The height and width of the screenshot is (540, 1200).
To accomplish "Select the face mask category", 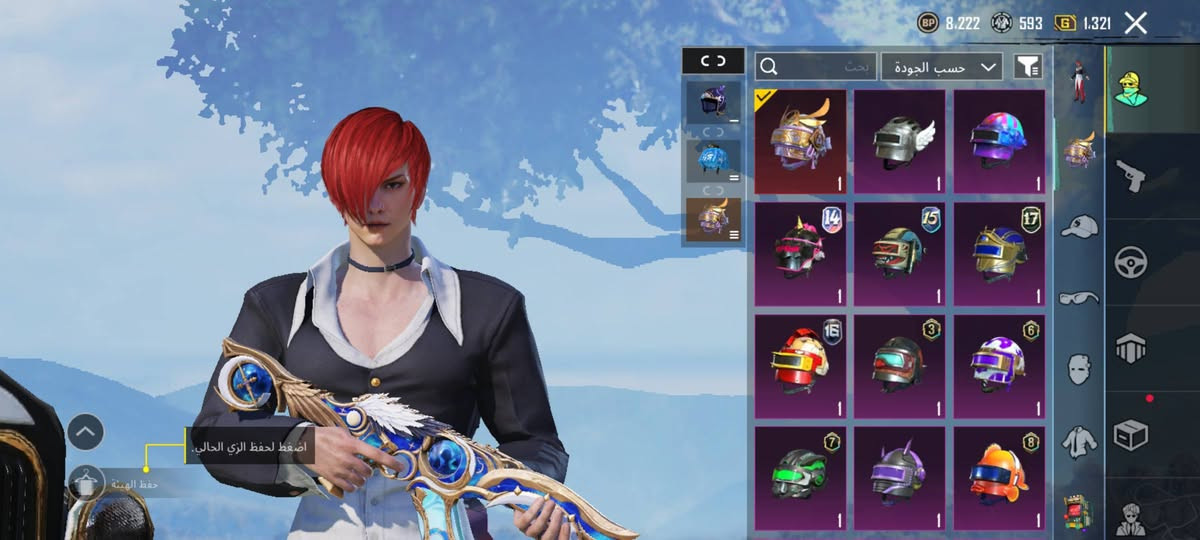I will click(1079, 368).
